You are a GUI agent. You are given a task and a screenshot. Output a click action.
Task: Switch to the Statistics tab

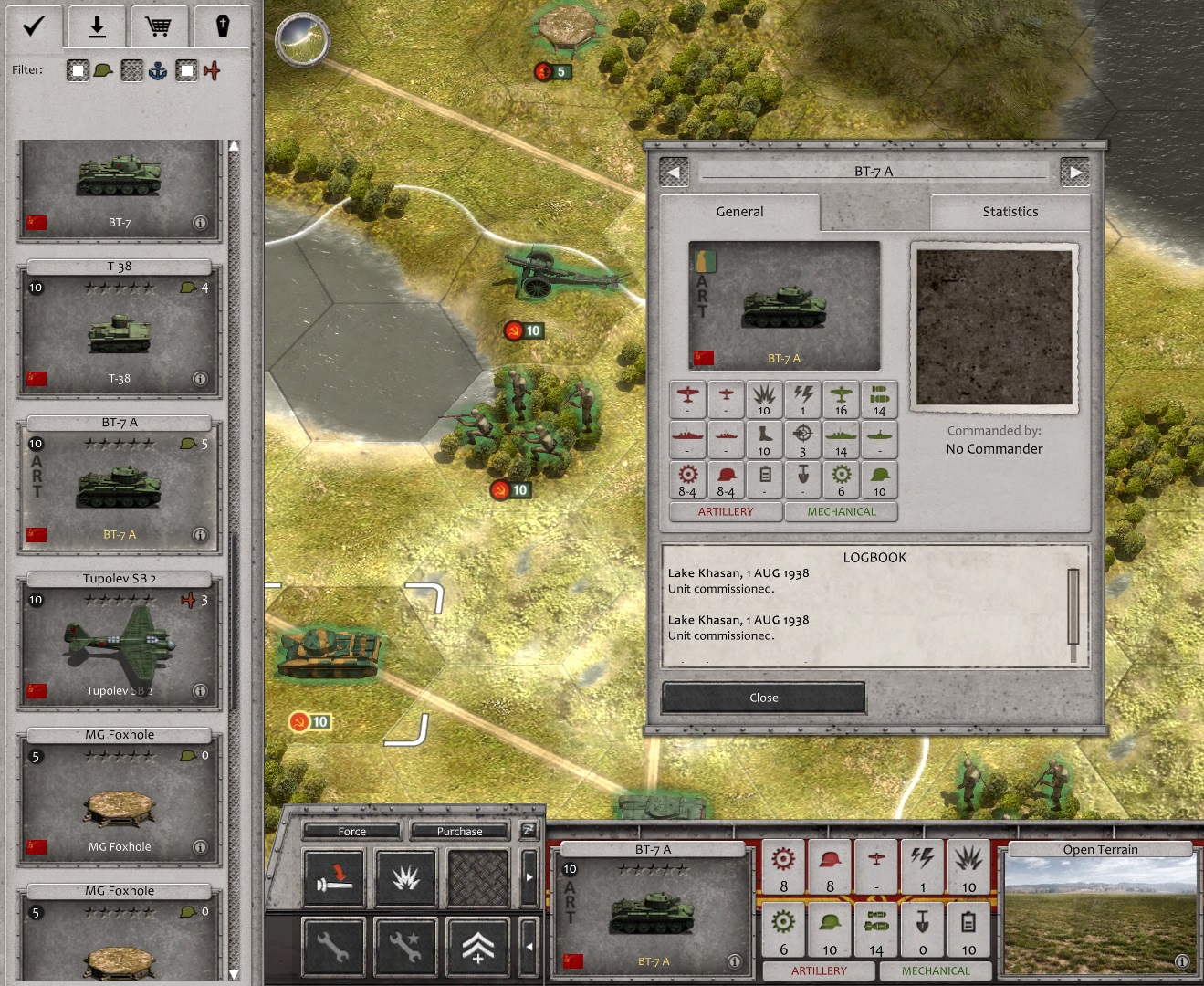click(1010, 212)
